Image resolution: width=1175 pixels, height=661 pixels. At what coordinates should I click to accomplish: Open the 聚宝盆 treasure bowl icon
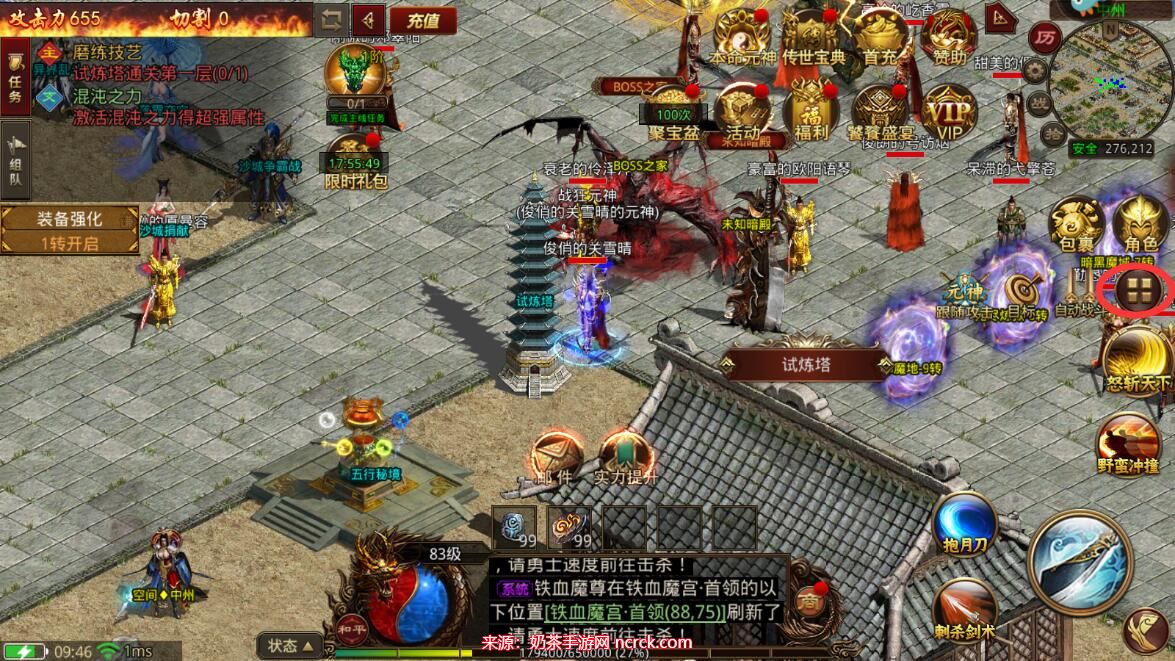(x=671, y=109)
